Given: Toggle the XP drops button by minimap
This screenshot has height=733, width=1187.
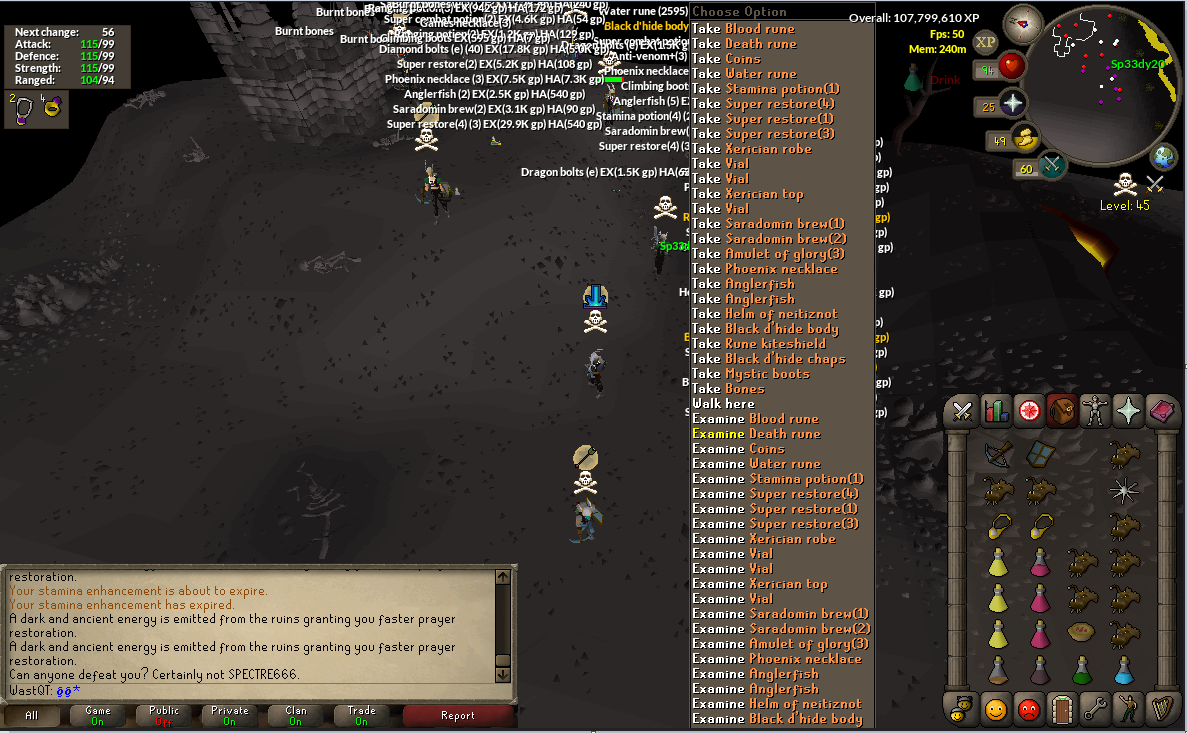Looking at the screenshot, I should click(x=985, y=42).
